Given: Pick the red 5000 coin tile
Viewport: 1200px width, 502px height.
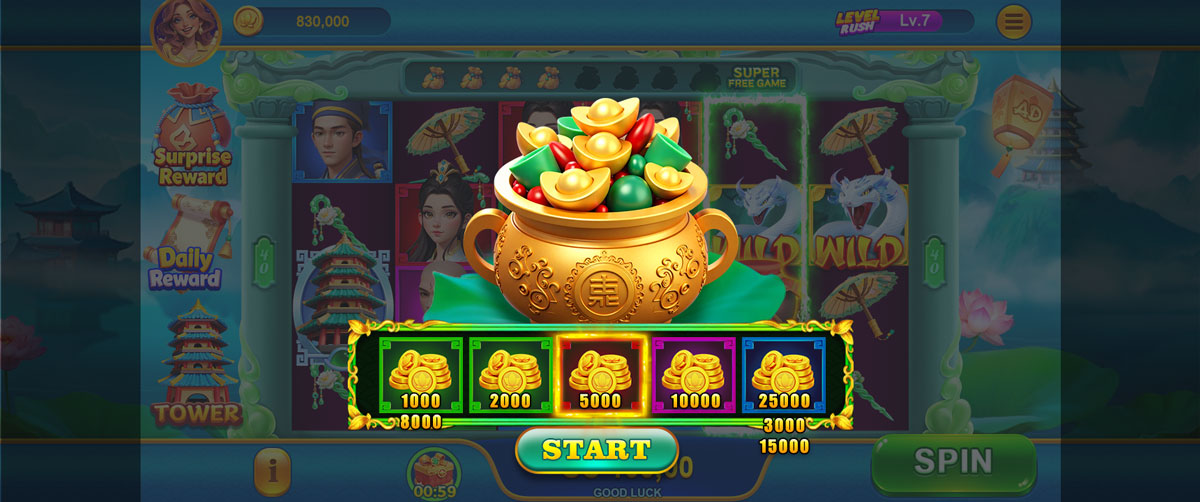Looking at the screenshot, I should (601, 376).
